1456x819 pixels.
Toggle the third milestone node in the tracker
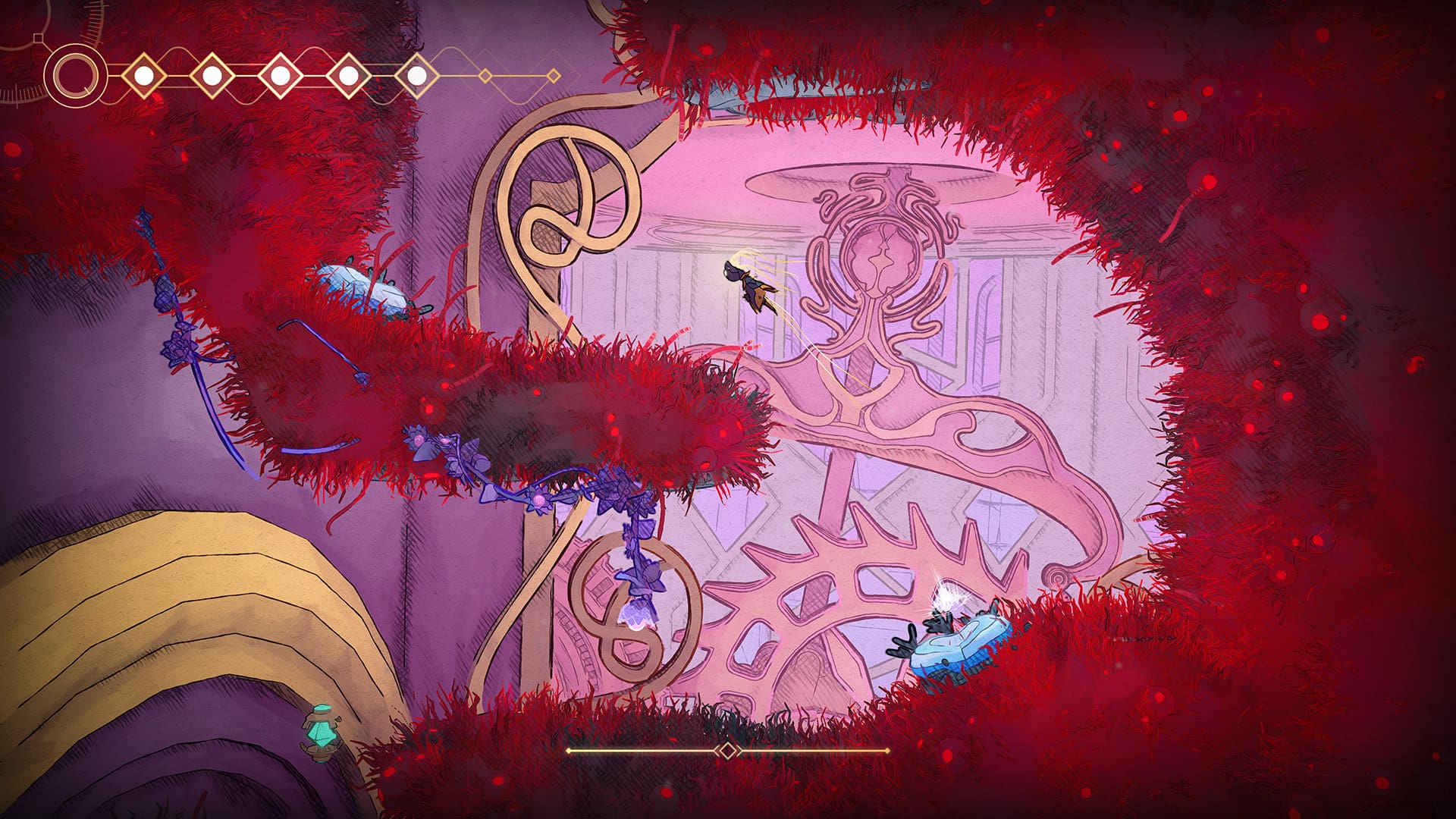pos(279,74)
